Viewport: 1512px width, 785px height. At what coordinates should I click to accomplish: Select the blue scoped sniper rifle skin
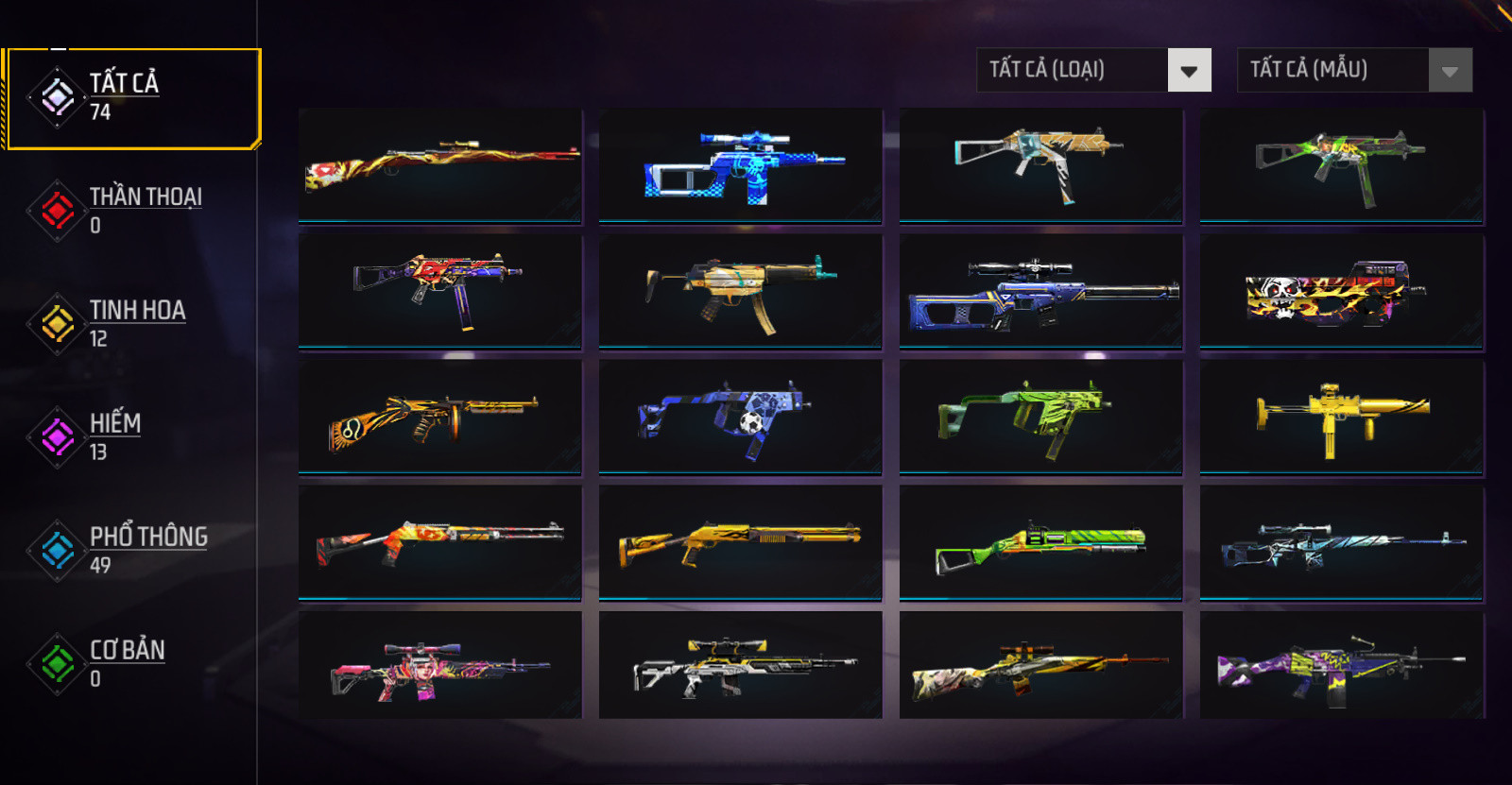[1040, 292]
